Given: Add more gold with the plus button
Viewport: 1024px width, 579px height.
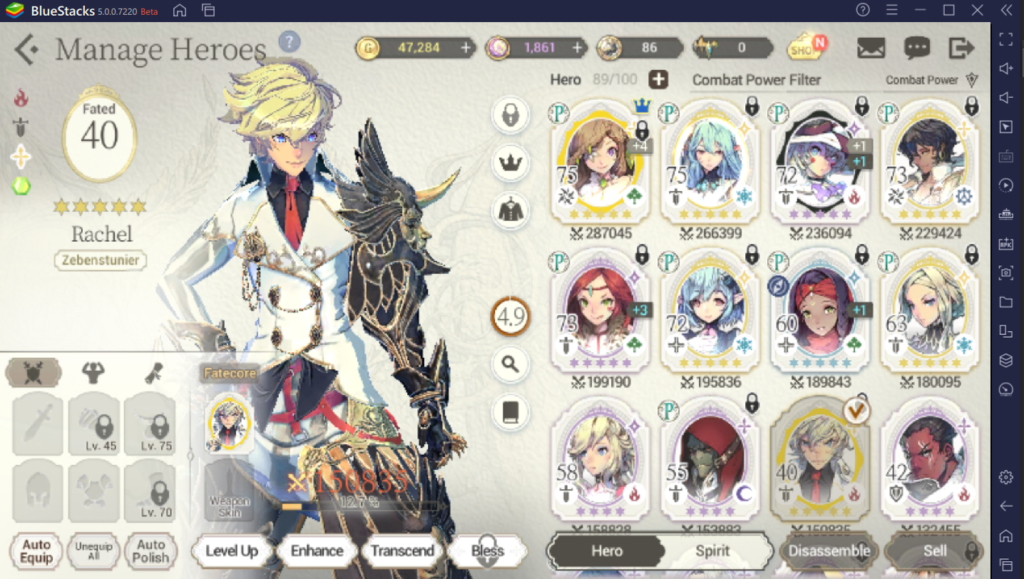Looking at the screenshot, I should click(466, 47).
